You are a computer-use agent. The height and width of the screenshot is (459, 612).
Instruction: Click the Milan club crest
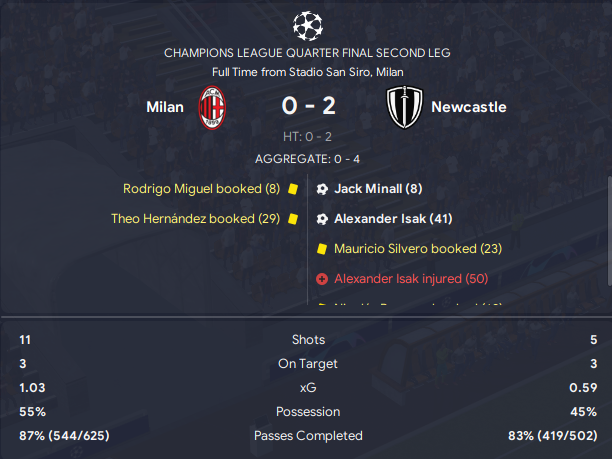tap(212, 107)
